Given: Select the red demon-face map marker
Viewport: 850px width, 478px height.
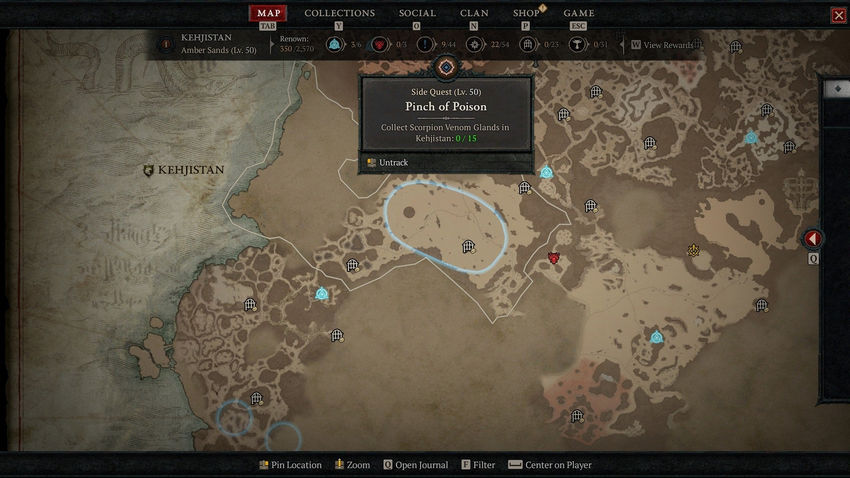Looking at the screenshot, I should coord(553,258).
